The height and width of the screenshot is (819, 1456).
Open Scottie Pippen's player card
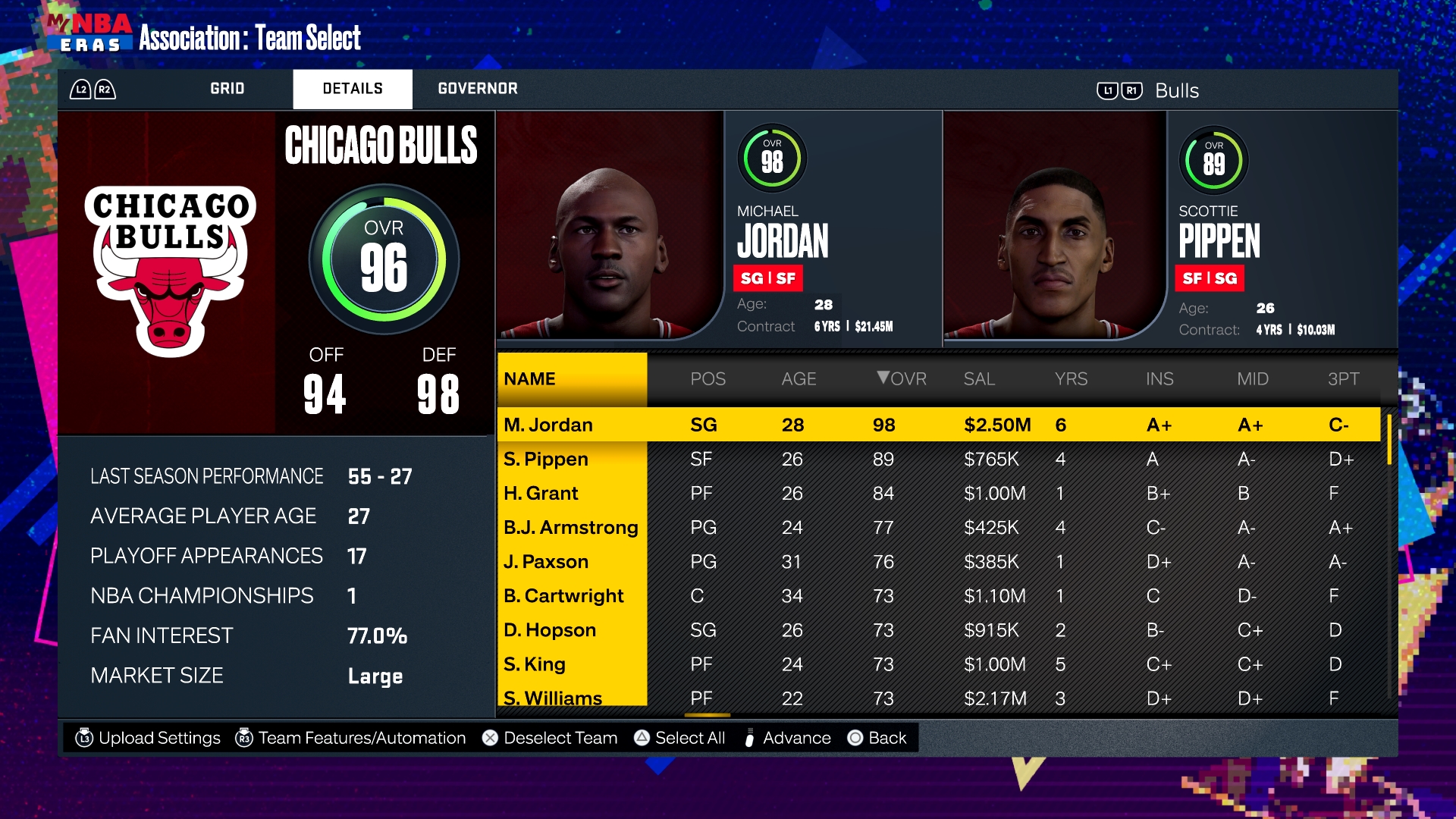(x=1168, y=227)
